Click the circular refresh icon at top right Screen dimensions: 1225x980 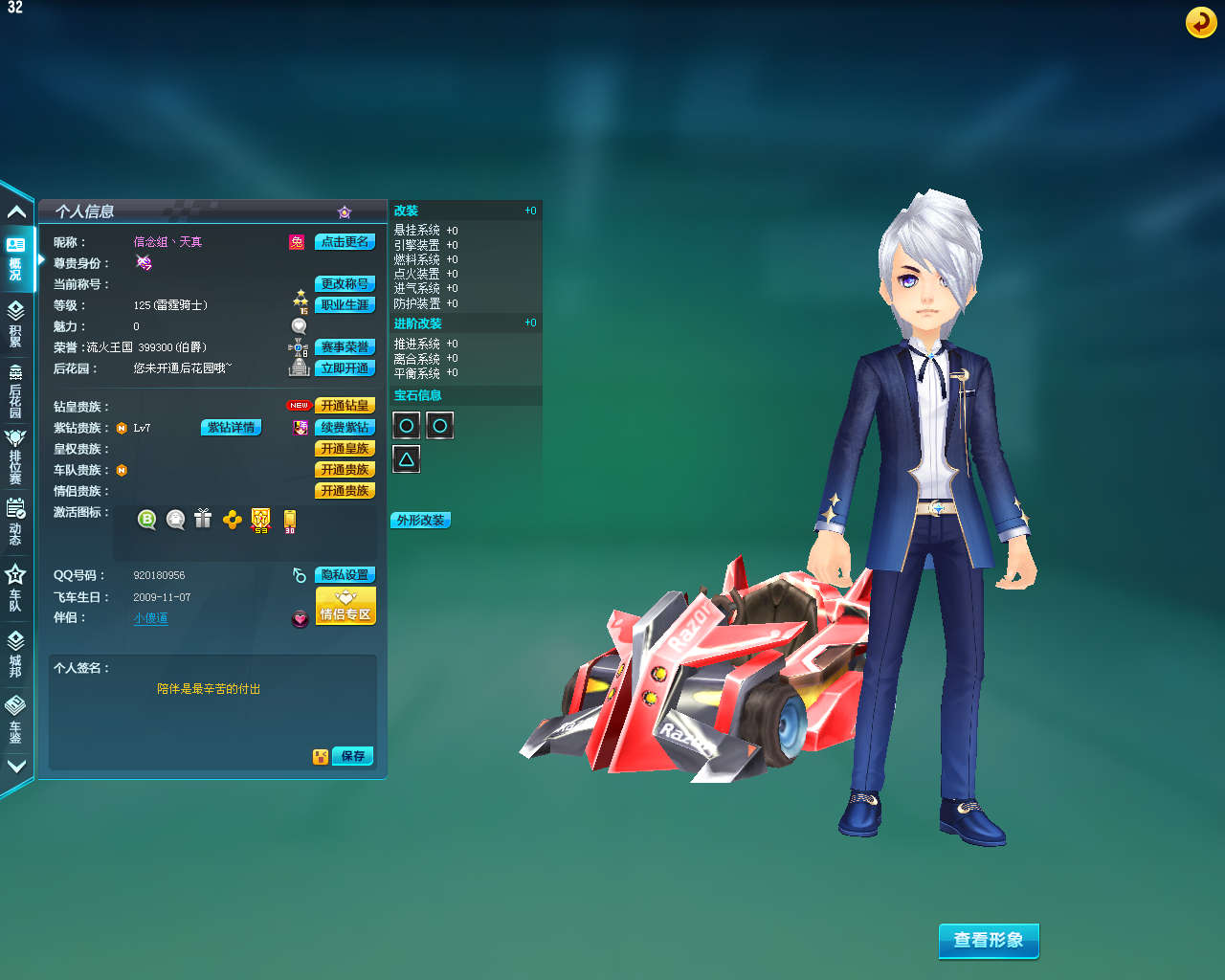pyautogui.click(x=1201, y=22)
